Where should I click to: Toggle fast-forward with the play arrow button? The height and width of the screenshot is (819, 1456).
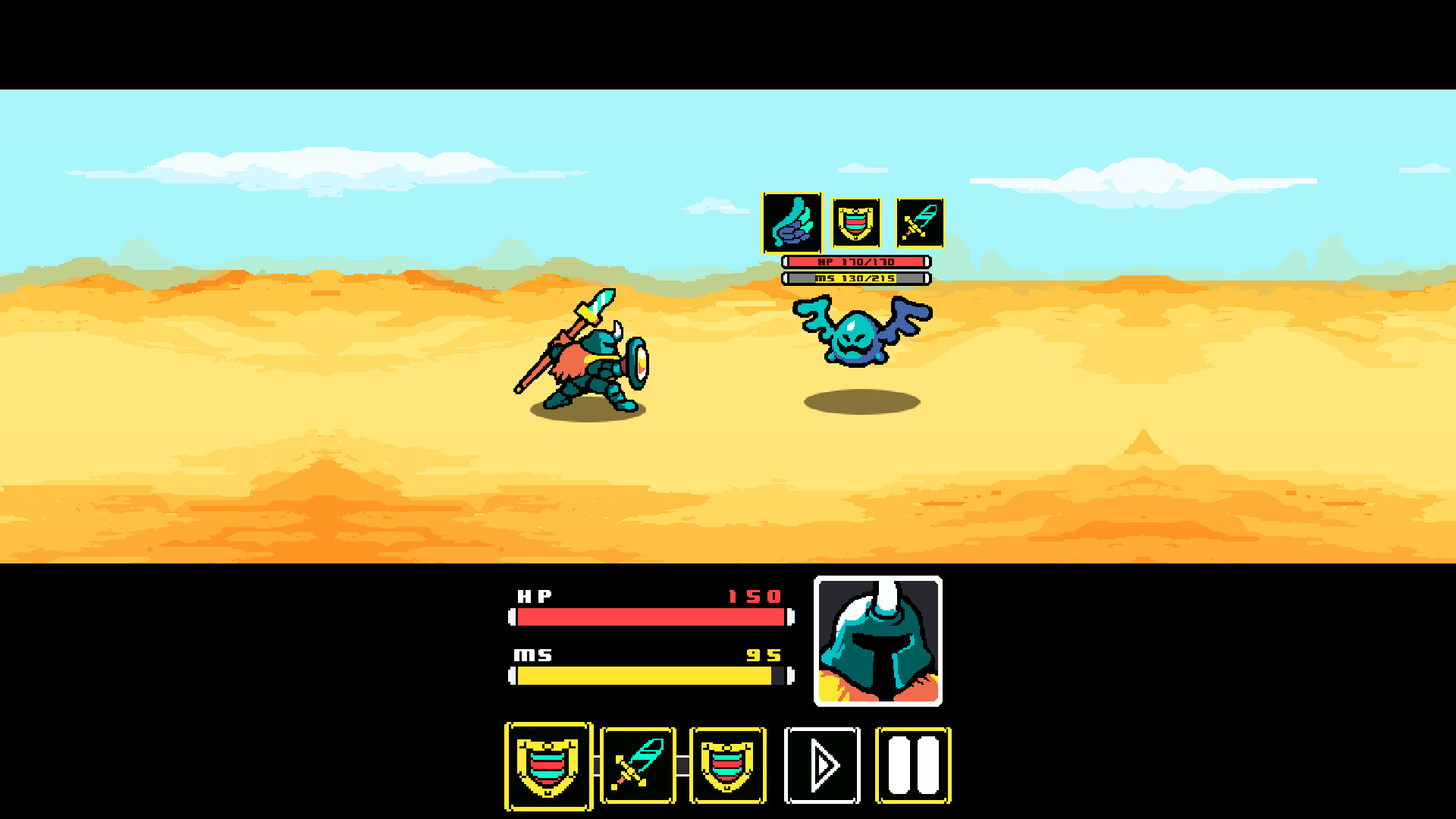pos(822,764)
